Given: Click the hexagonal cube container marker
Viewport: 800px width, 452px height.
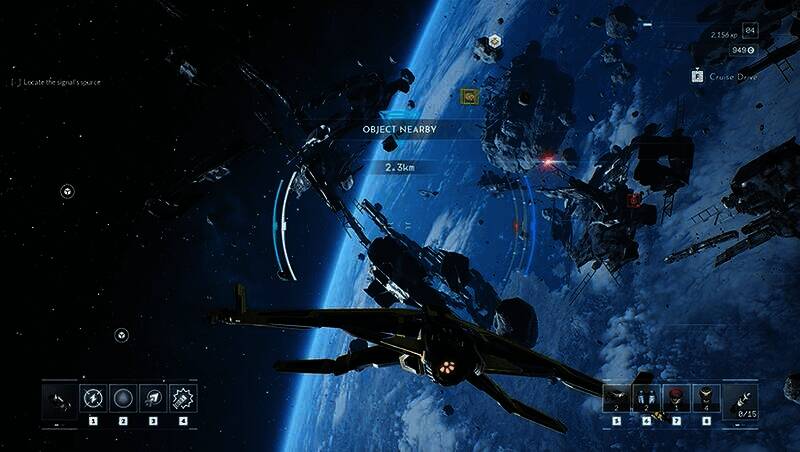Looking at the screenshot, I should (494, 43).
